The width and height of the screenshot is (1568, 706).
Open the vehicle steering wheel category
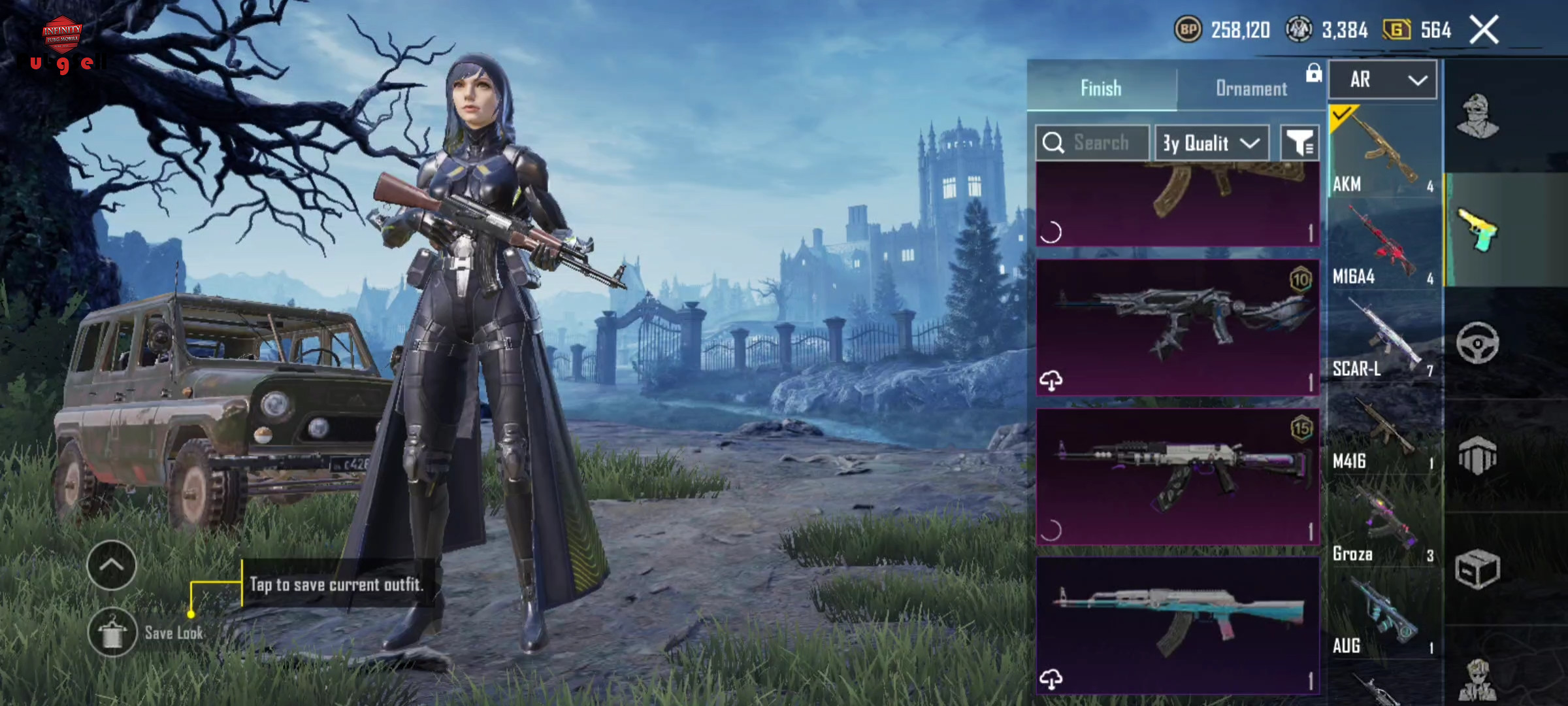coord(1477,343)
